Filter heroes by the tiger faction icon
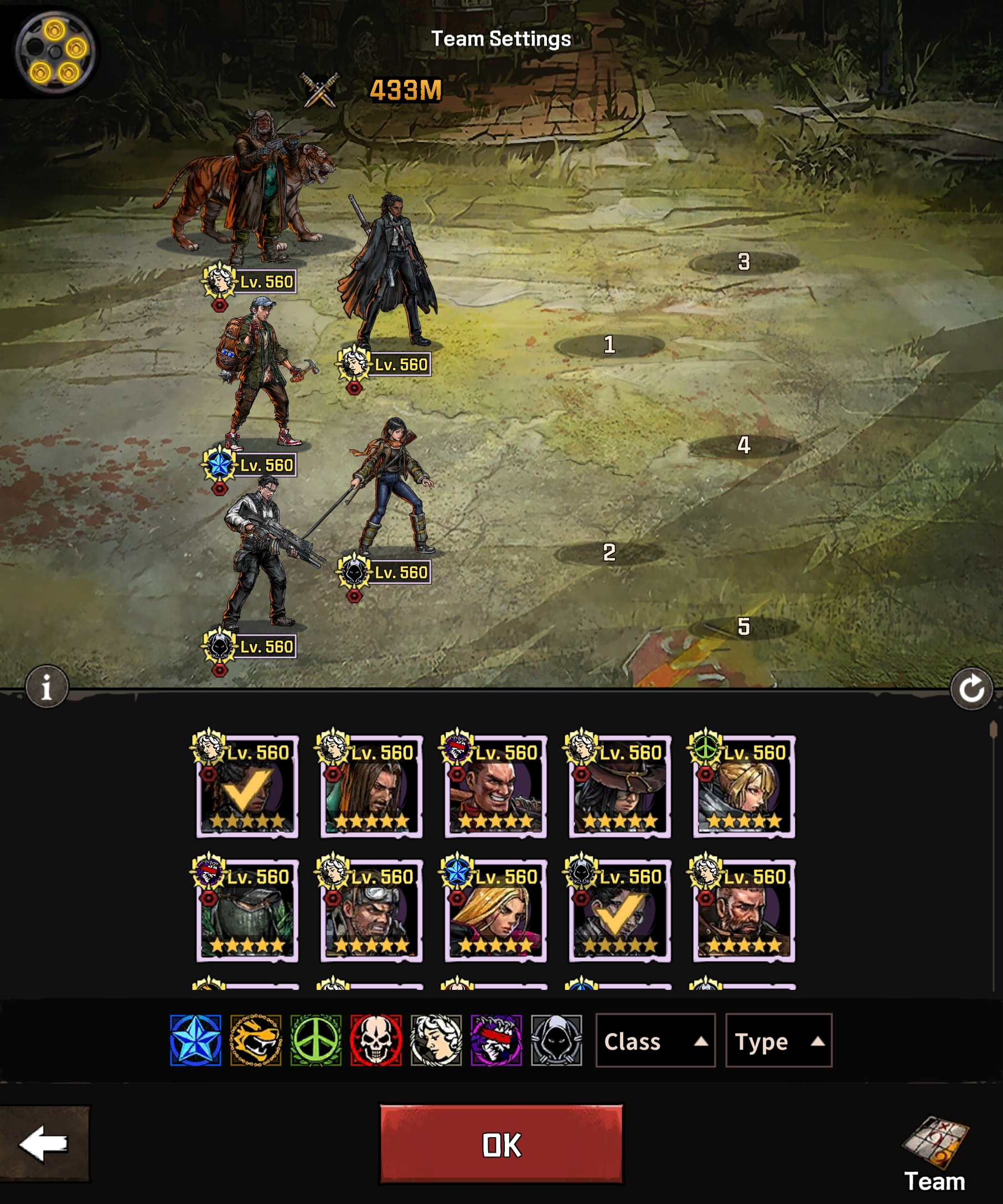This screenshot has height=1204, width=1003. pyautogui.click(x=256, y=1041)
